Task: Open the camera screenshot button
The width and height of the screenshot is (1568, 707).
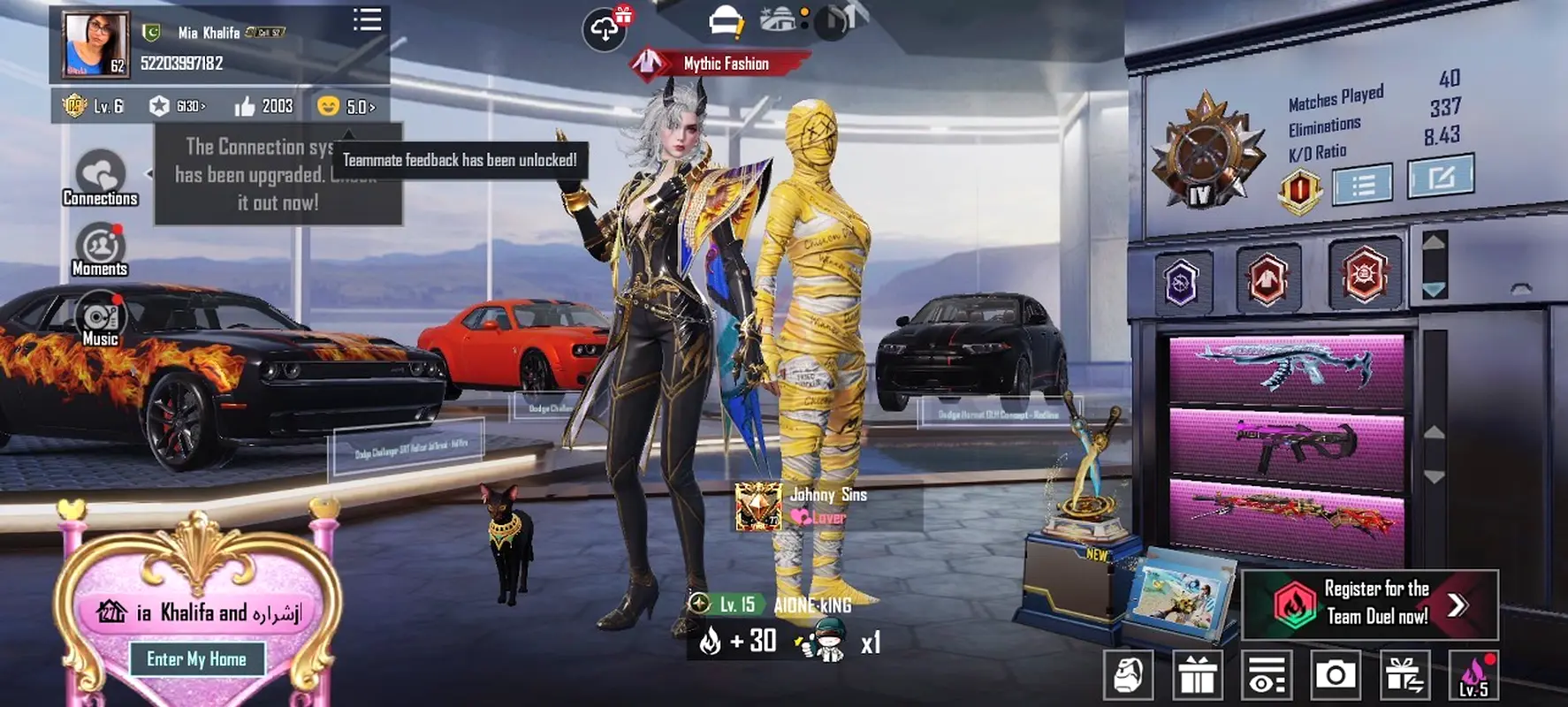Action: [x=1335, y=676]
